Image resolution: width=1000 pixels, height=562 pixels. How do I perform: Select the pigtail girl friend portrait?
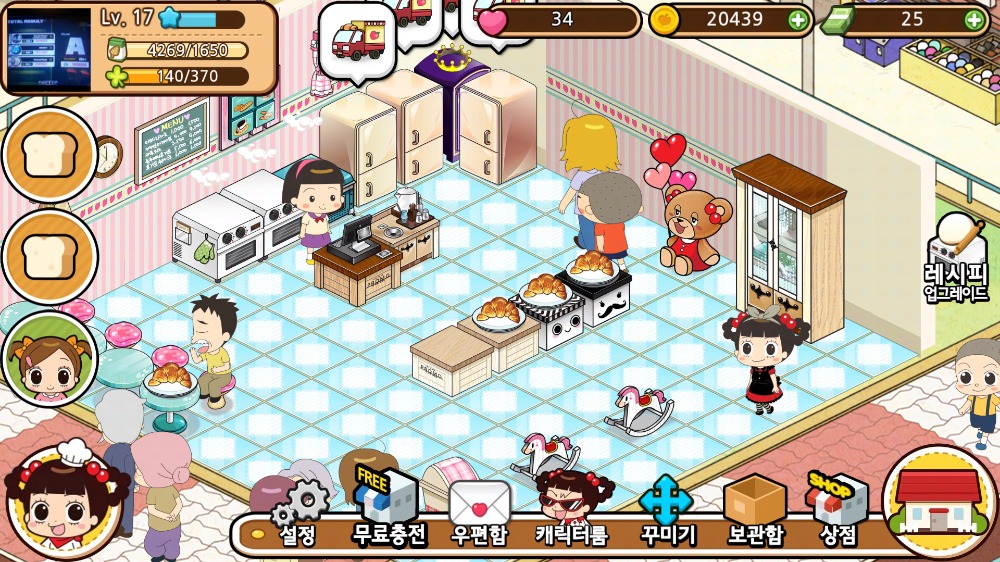pos(49,360)
